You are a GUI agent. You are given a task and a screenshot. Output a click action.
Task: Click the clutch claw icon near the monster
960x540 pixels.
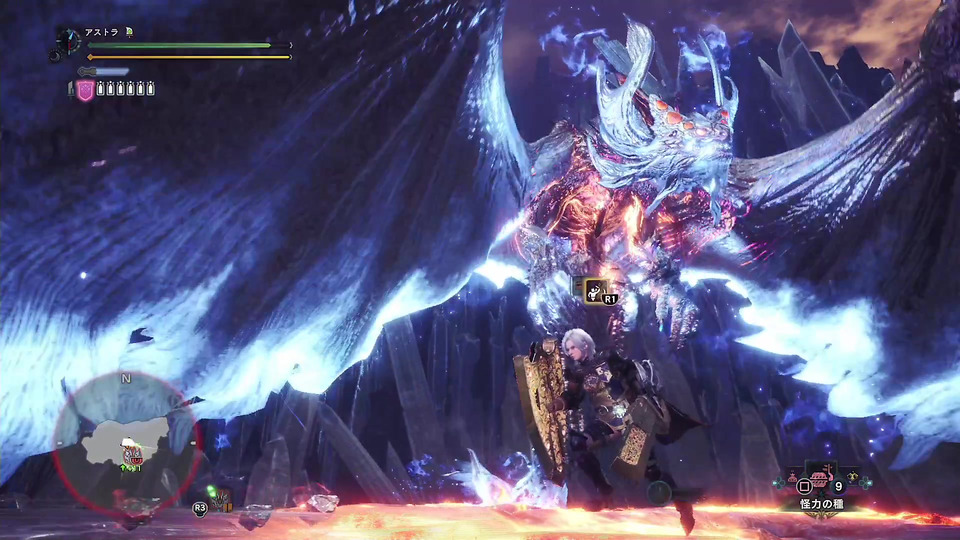pyautogui.click(x=596, y=289)
